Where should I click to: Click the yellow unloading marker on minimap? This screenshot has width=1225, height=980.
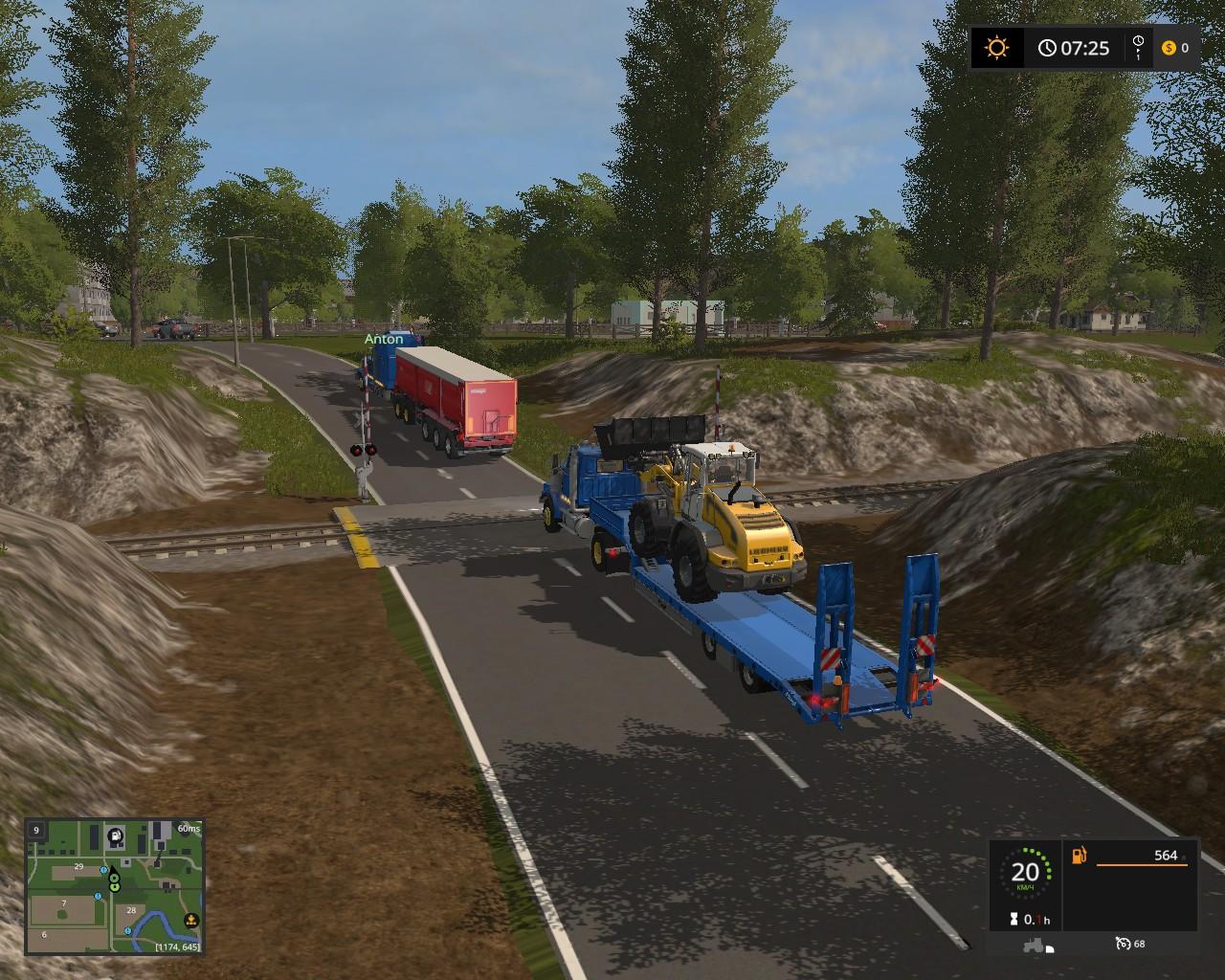(190, 921)
